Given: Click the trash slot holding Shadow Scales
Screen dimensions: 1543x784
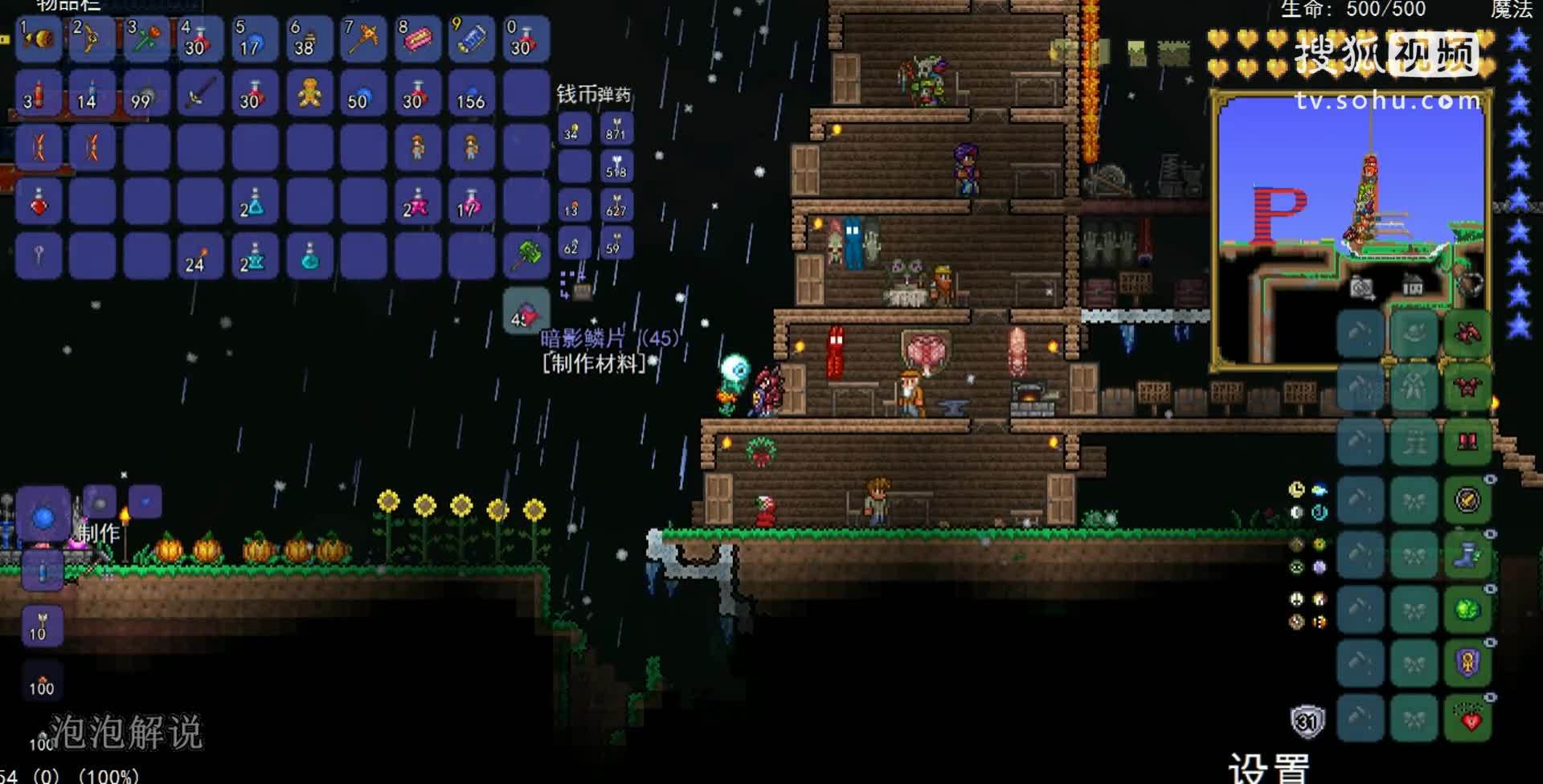Looking at the screenshot, I should coord(526,312).
